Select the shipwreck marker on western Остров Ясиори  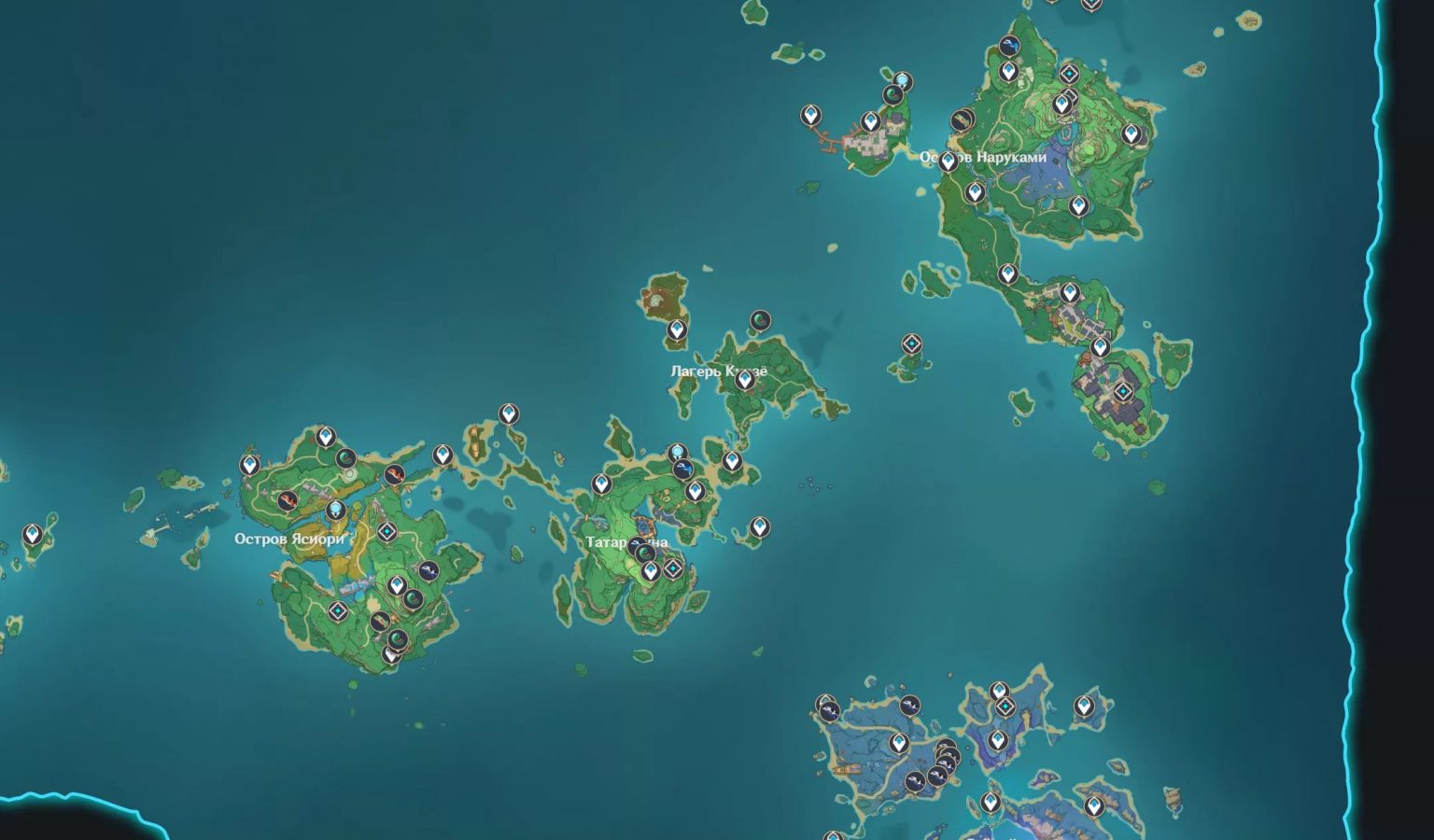[287, 499]
